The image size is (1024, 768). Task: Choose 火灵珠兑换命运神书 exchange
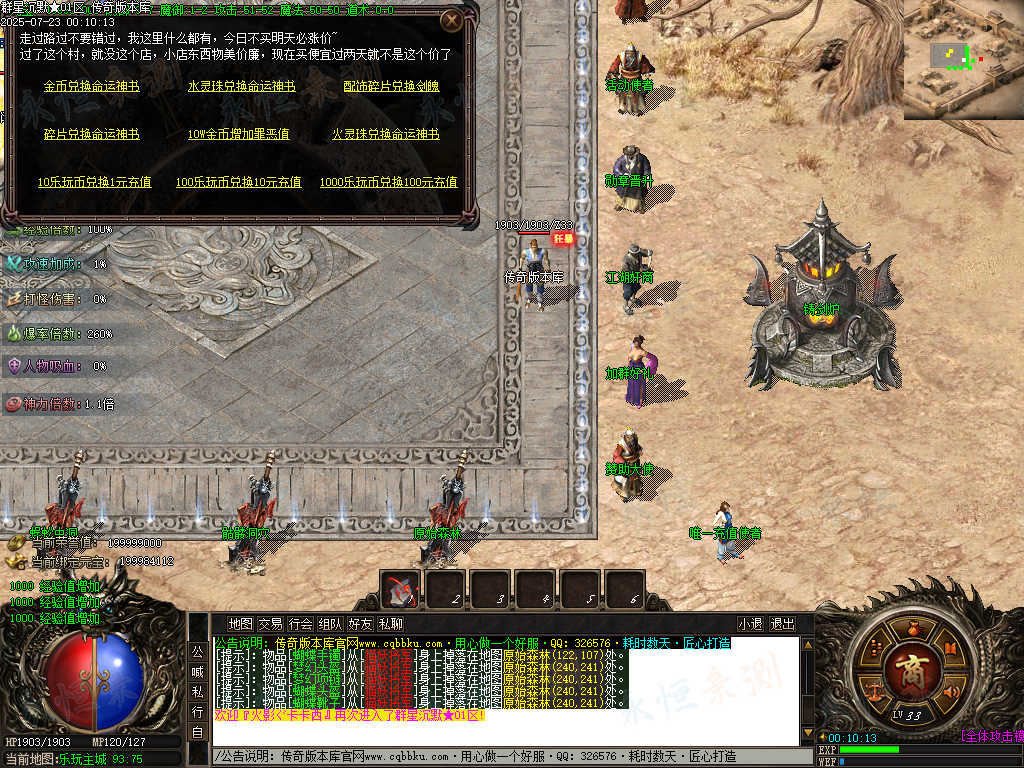coord(386,134)
